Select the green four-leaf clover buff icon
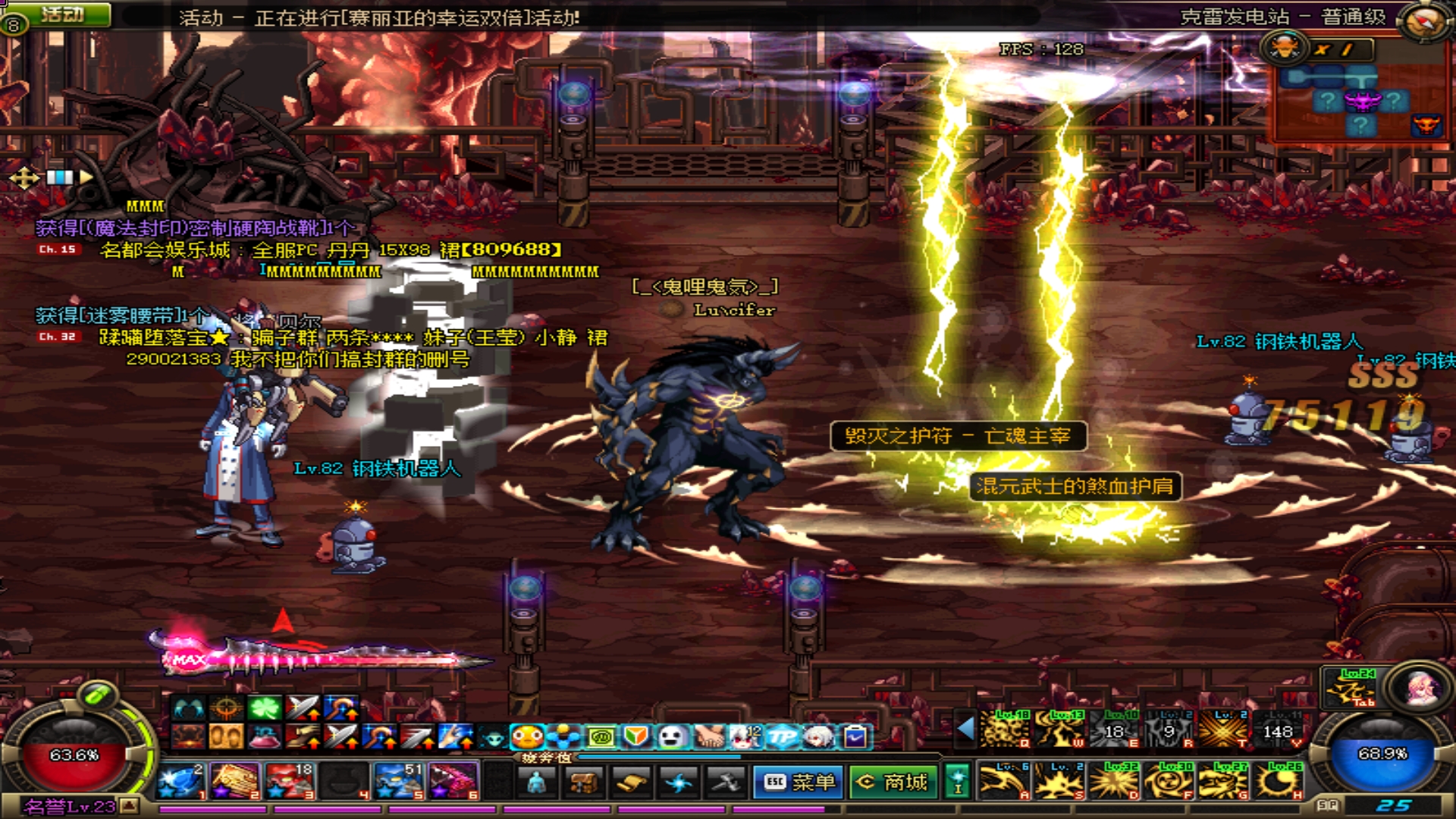Image resolution: width=1456 pixels, height=819 pixels. [x=265, y=708]
